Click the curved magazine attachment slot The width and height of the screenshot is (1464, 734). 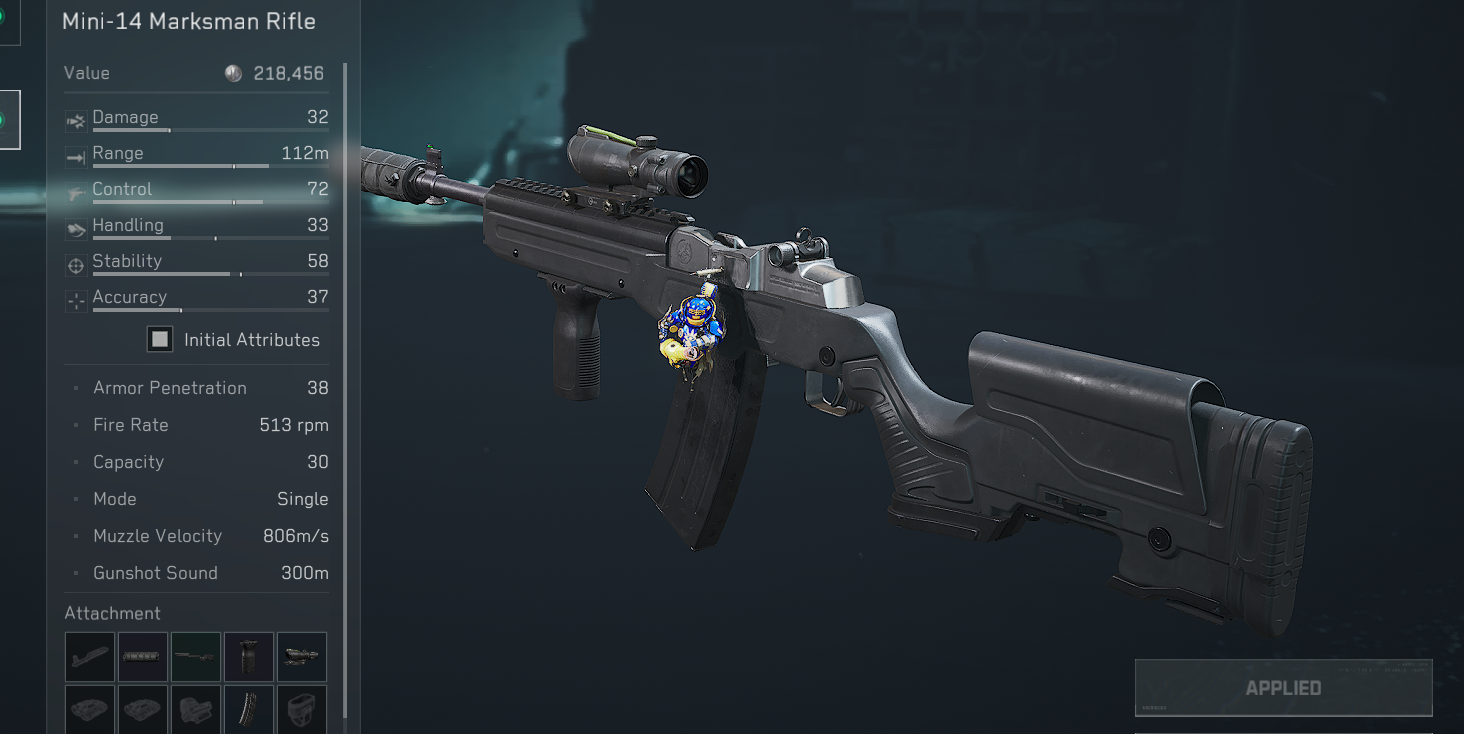click(248, 710)
